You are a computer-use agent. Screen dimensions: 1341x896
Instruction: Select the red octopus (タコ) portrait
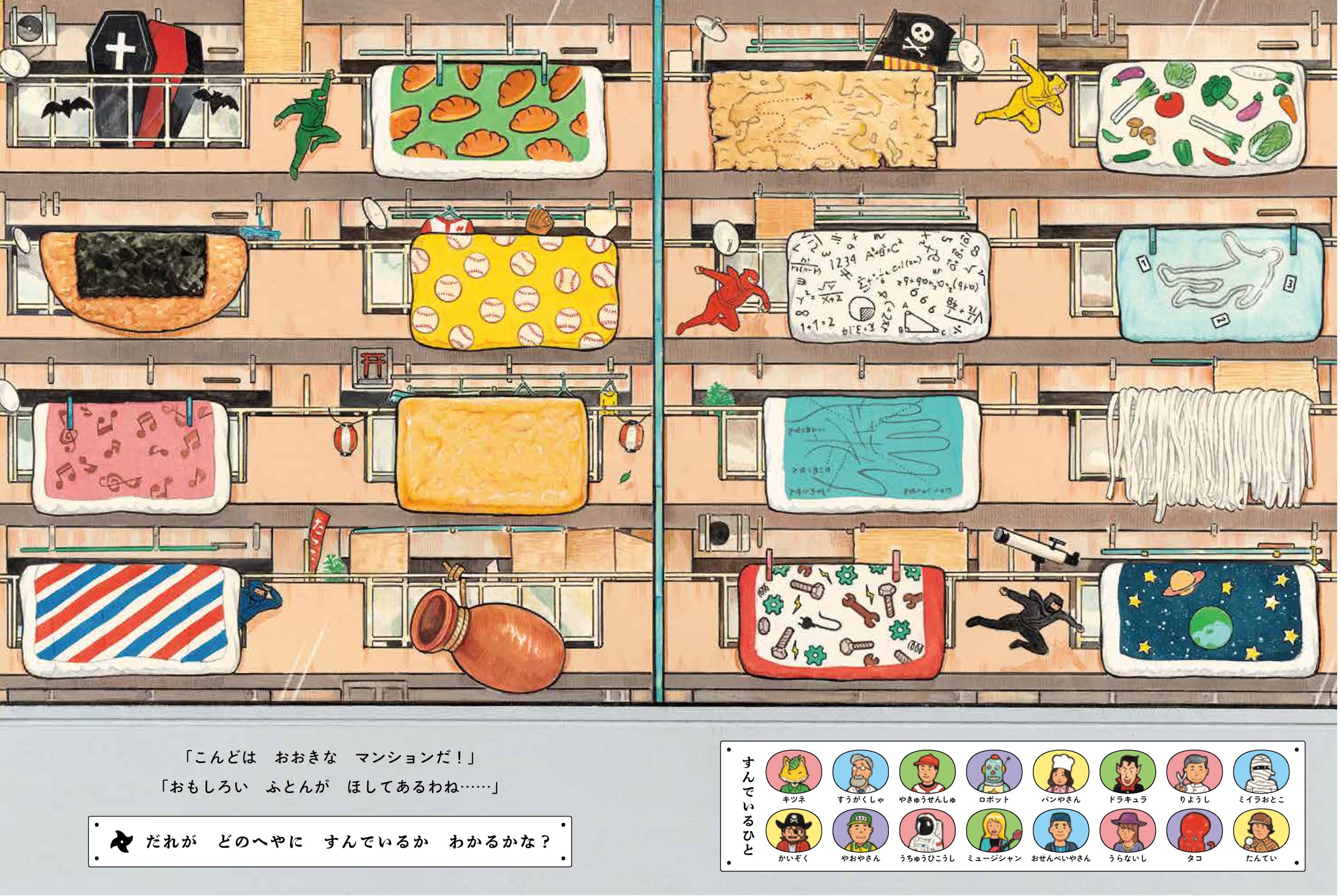pos(1195,832)
